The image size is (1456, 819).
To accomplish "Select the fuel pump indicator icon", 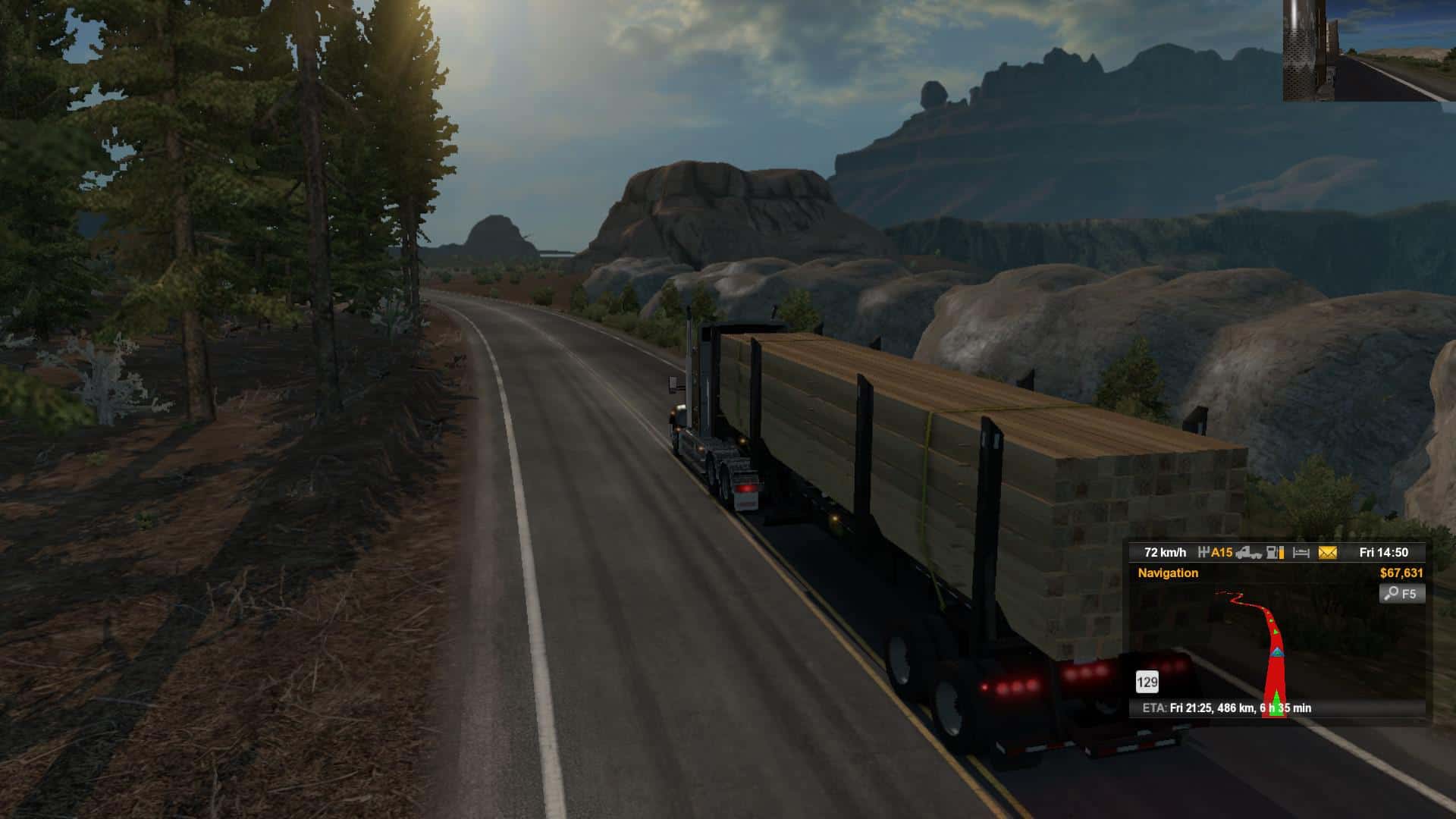I will (1276, 553).
